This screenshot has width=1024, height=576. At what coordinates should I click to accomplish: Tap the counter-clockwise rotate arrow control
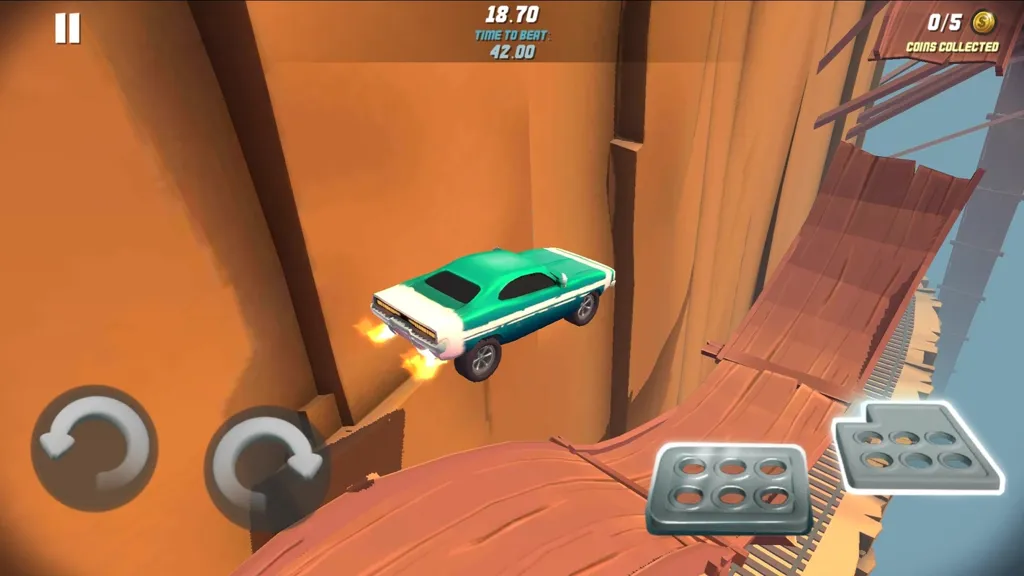(x=94, y=448)
